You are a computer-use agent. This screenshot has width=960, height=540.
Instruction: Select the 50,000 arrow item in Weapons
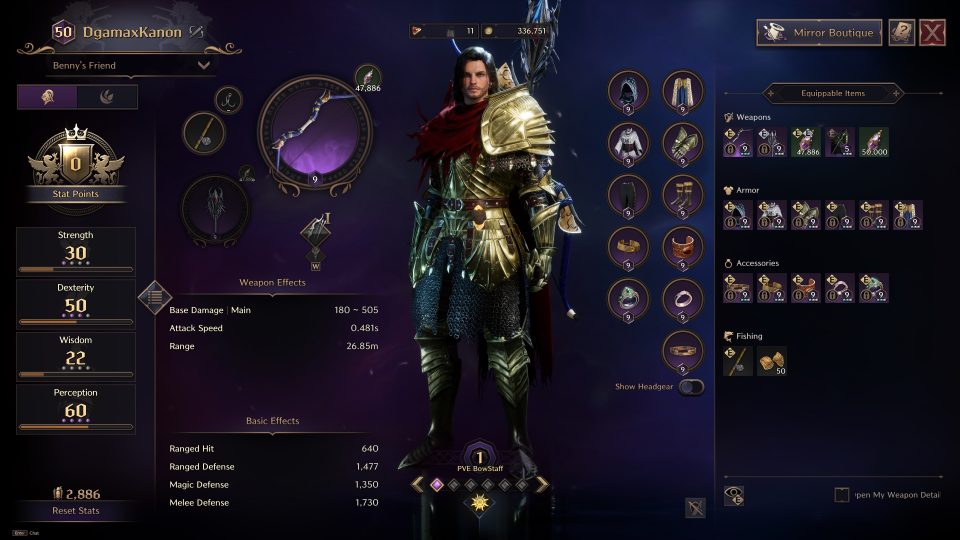(873, 142)
